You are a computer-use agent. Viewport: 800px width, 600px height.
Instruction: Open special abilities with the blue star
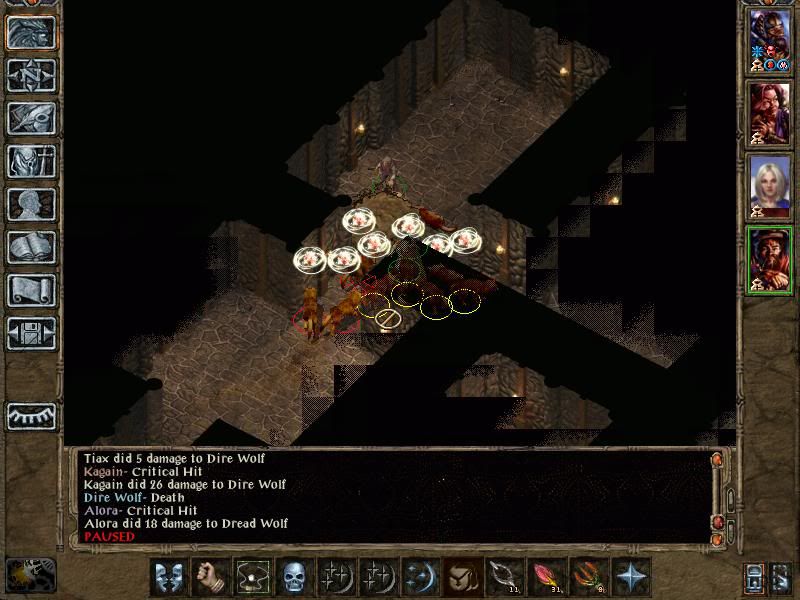[632, 577]
